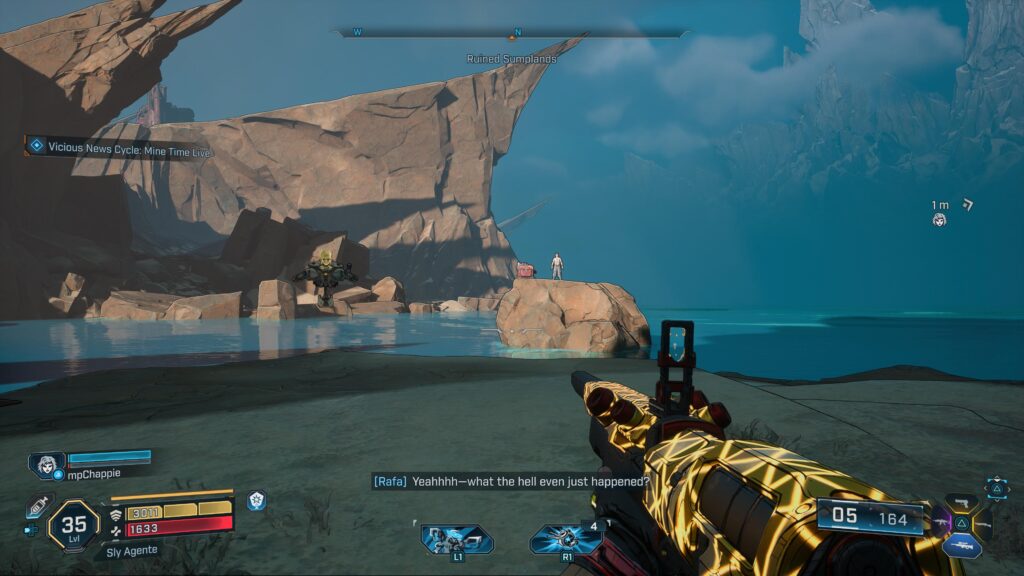Image resolution: width=1024 pixels, height=576 pixels.
Task: Select mpChappie's teammate portrait
Action: [x=46, y=465]
